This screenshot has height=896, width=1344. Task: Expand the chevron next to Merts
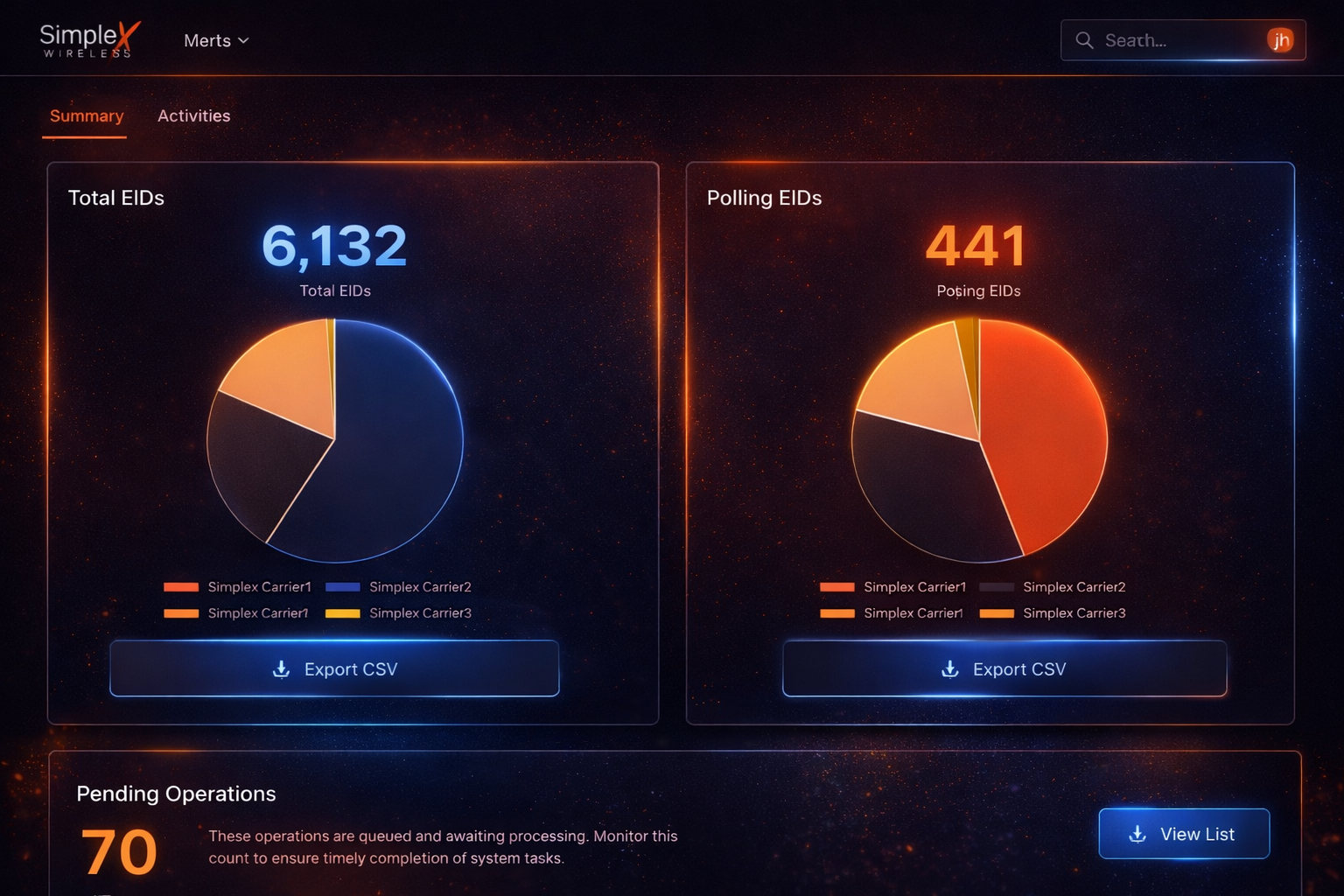243,40
